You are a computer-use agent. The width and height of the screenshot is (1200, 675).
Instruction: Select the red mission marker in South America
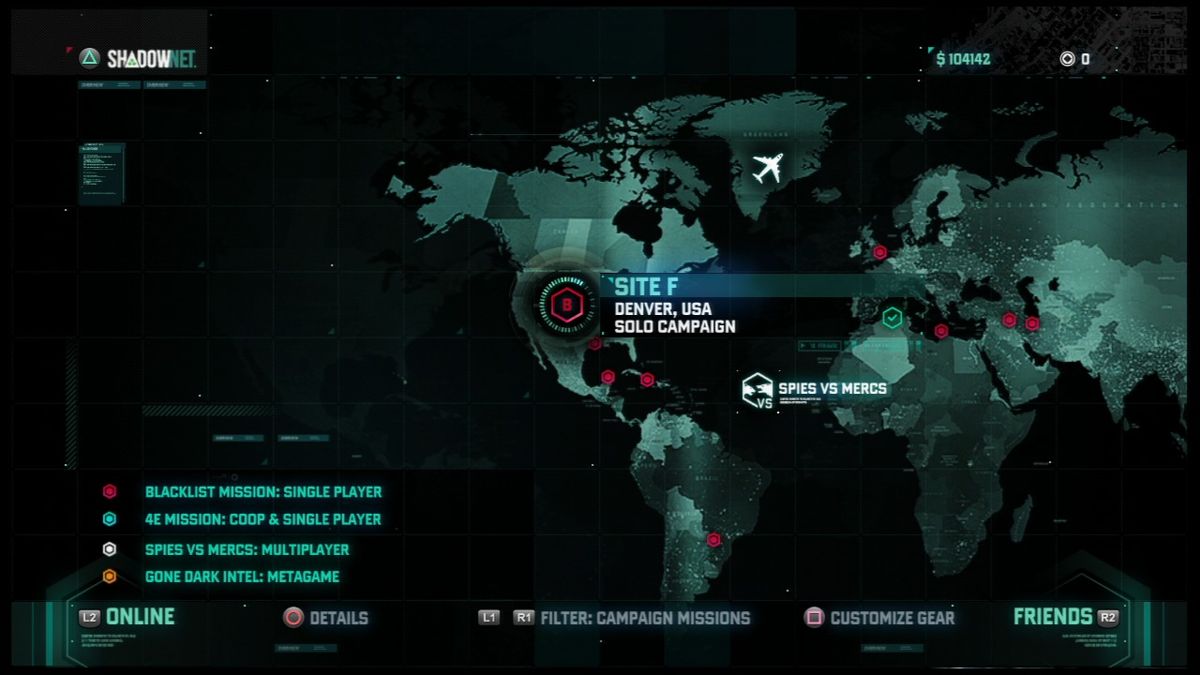(713, 540)
